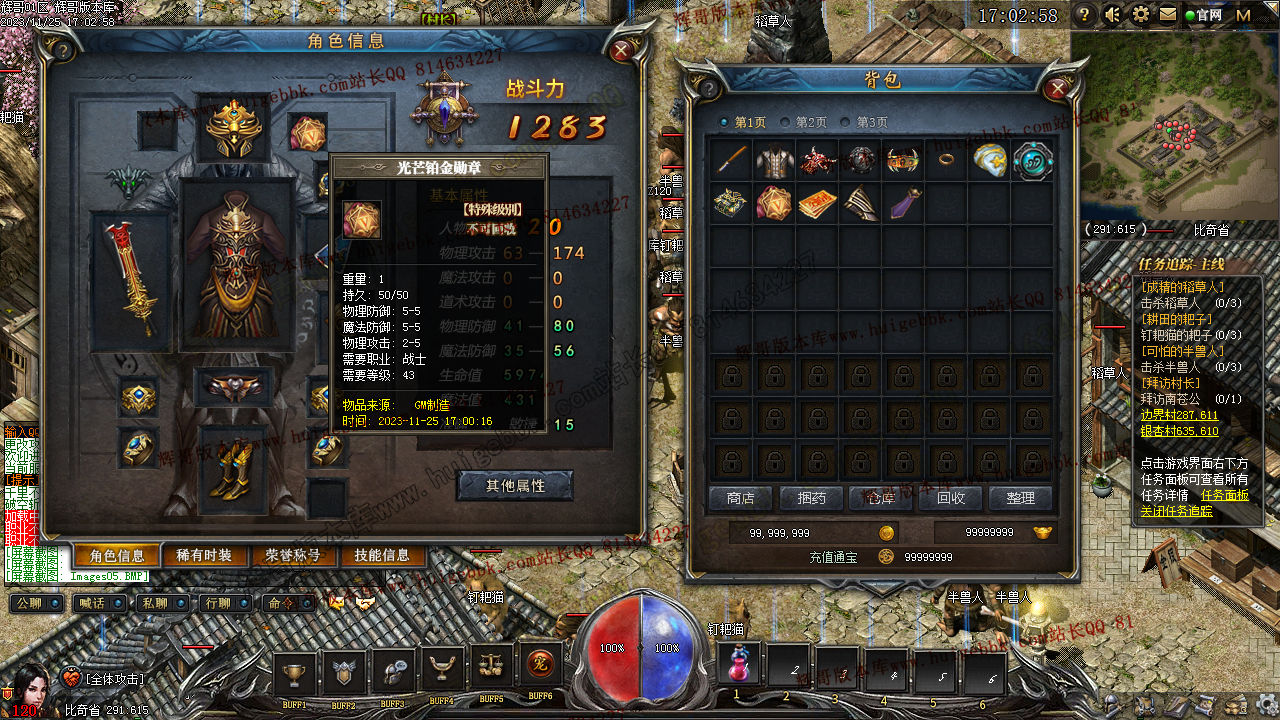
Task: Click 关闭任务追踪 to hide quest tracking
Action: pos(1176,511)
